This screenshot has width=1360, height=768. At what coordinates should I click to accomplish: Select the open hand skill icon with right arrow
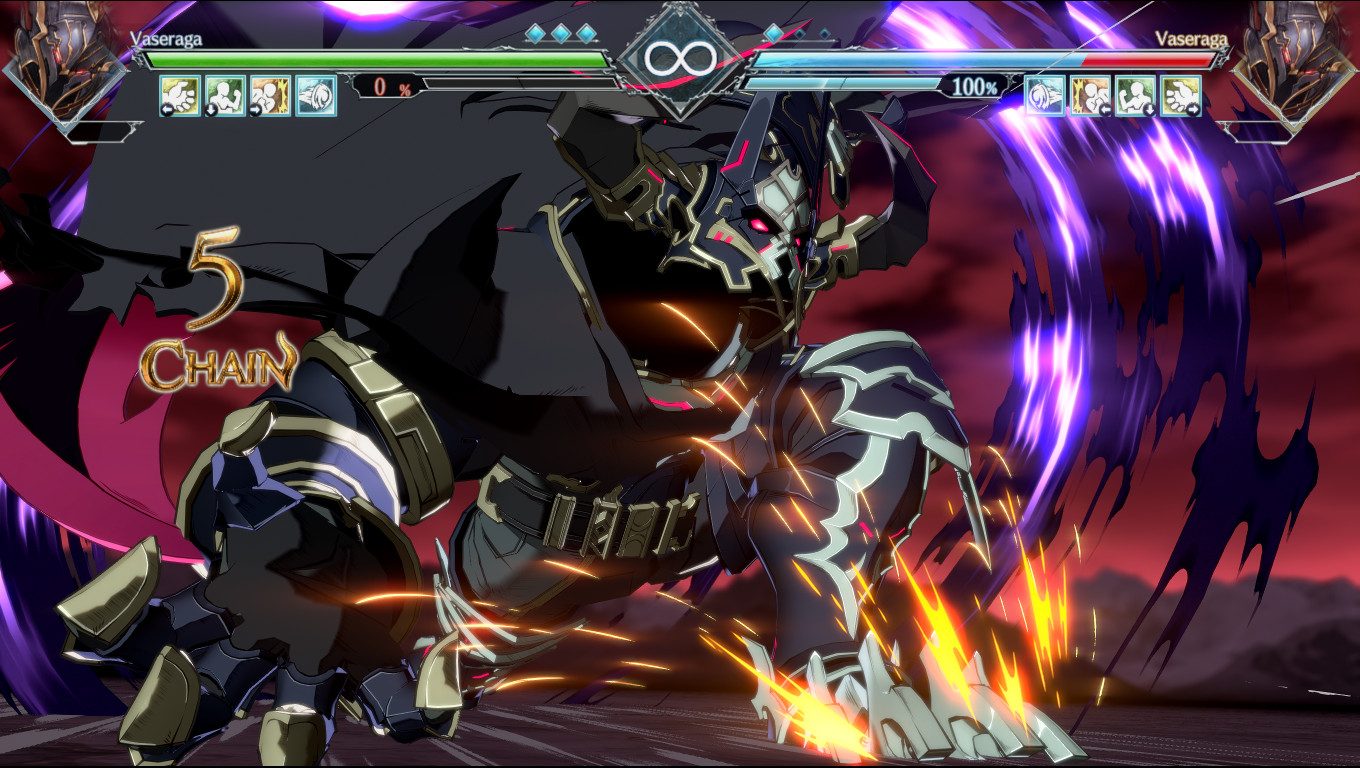1181,96
